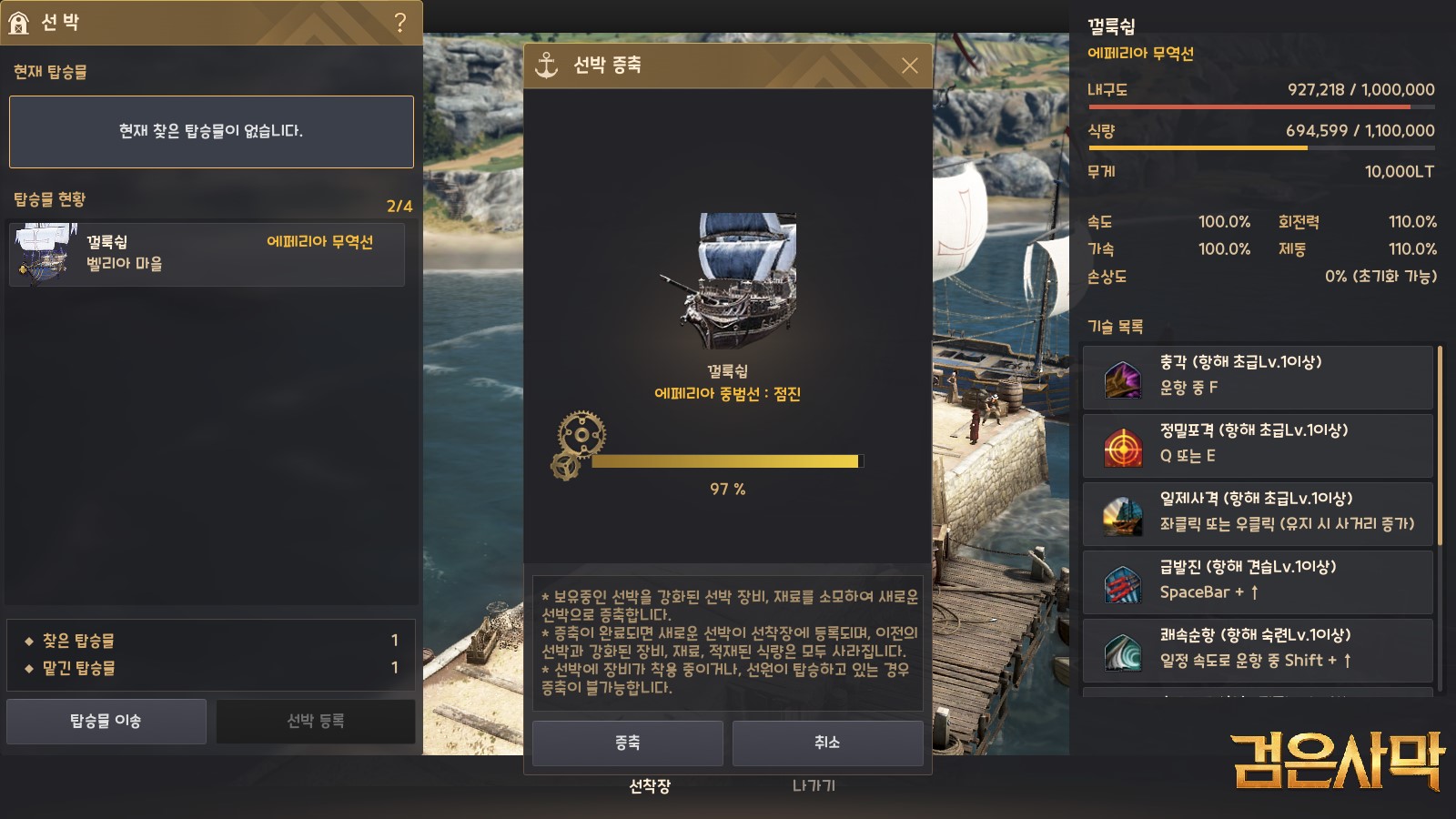Select the 일제사격 broadside skill entry
The width and height of the screenshot is (1456, 819).
point(1258,513)
